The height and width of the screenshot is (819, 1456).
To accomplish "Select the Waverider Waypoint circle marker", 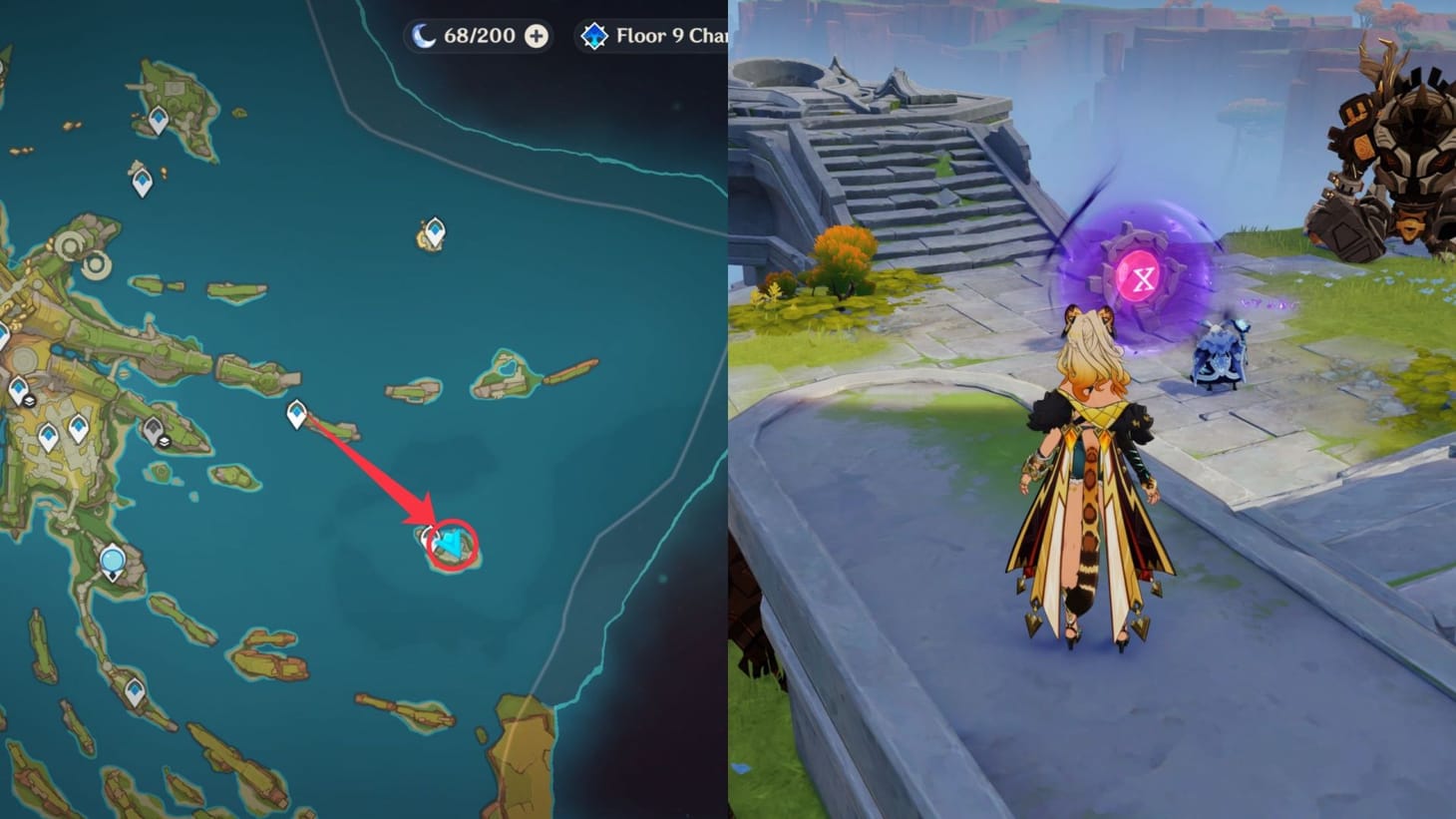I will point(113,559).
